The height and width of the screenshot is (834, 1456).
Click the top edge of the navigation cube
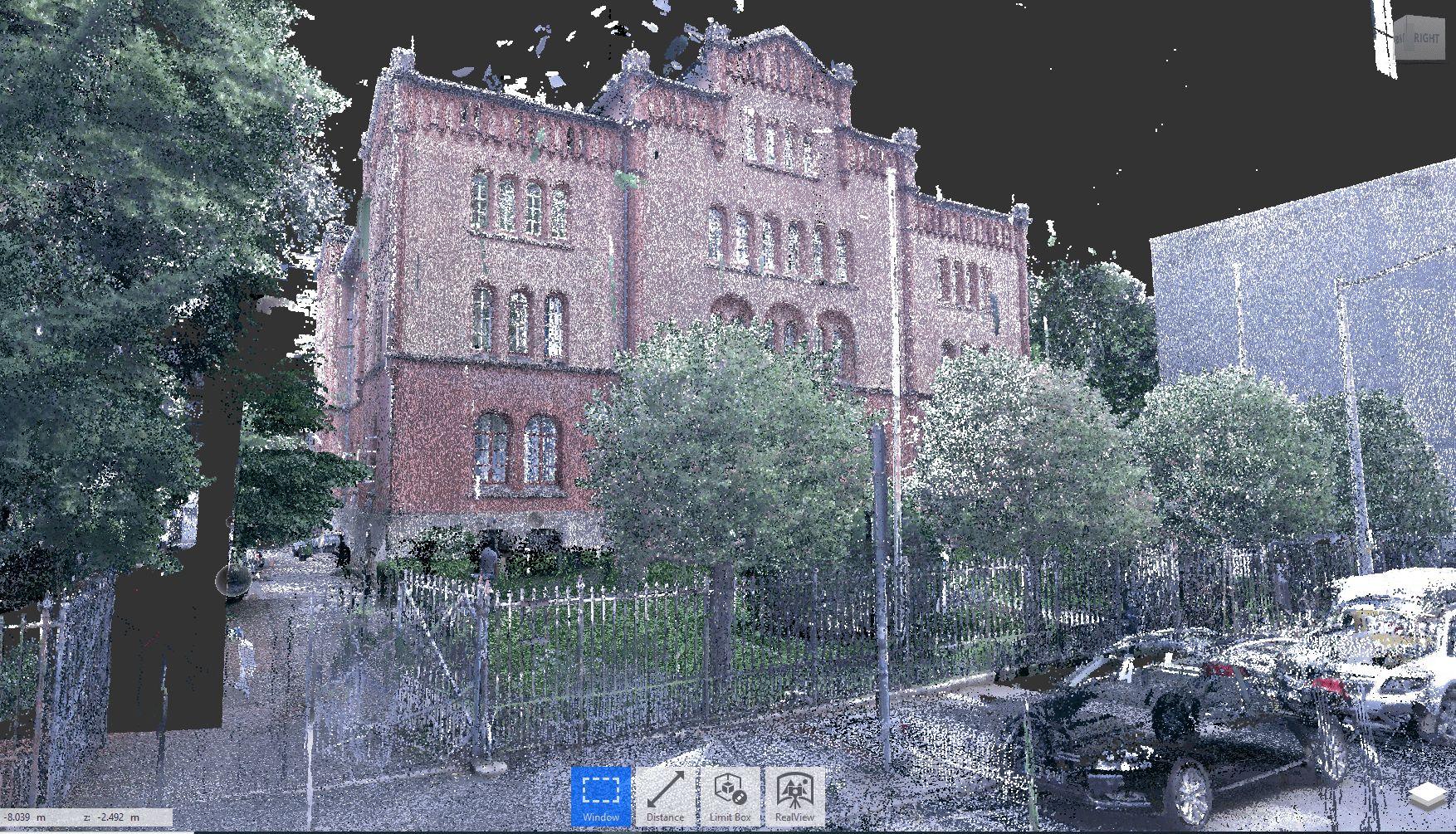[1421, 14]
